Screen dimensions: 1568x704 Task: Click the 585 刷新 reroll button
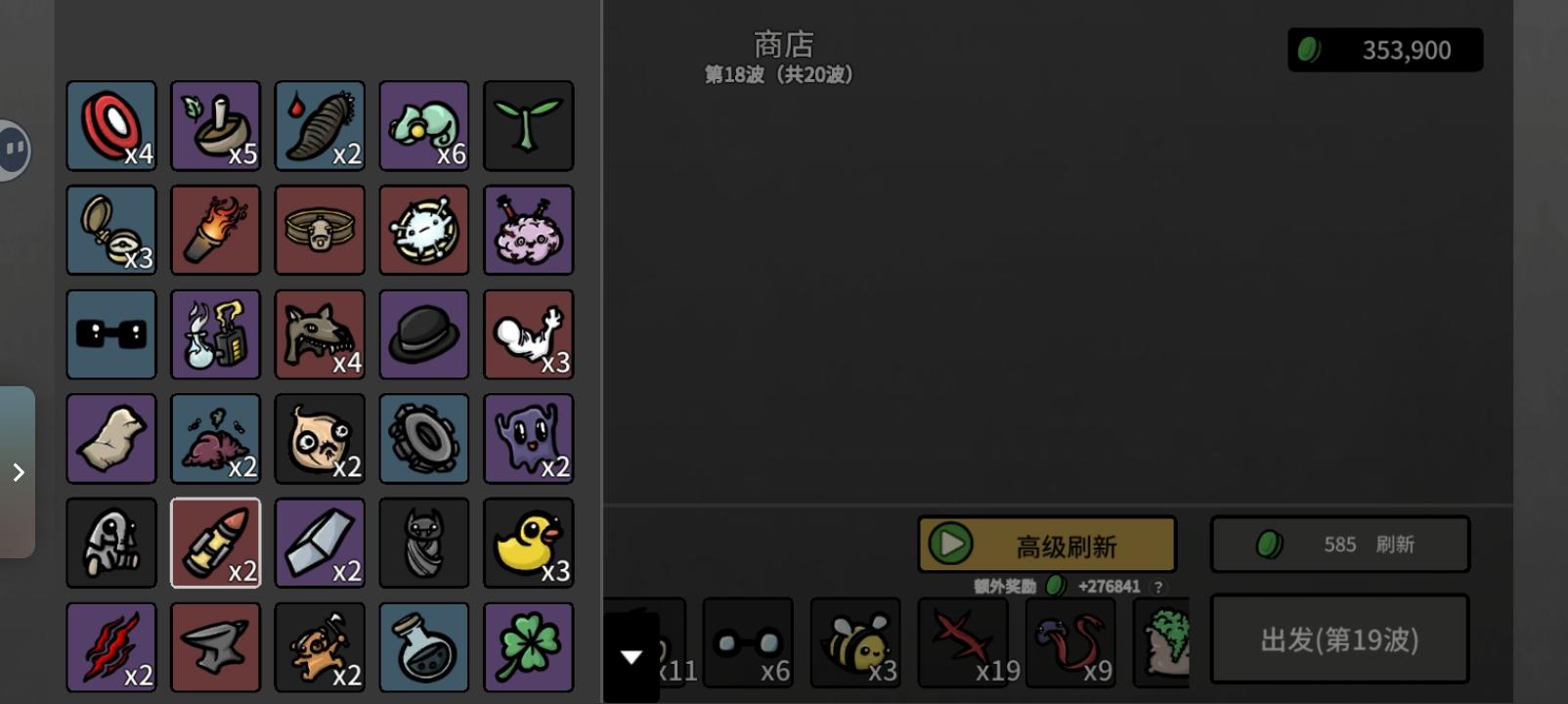point(1338,544)
